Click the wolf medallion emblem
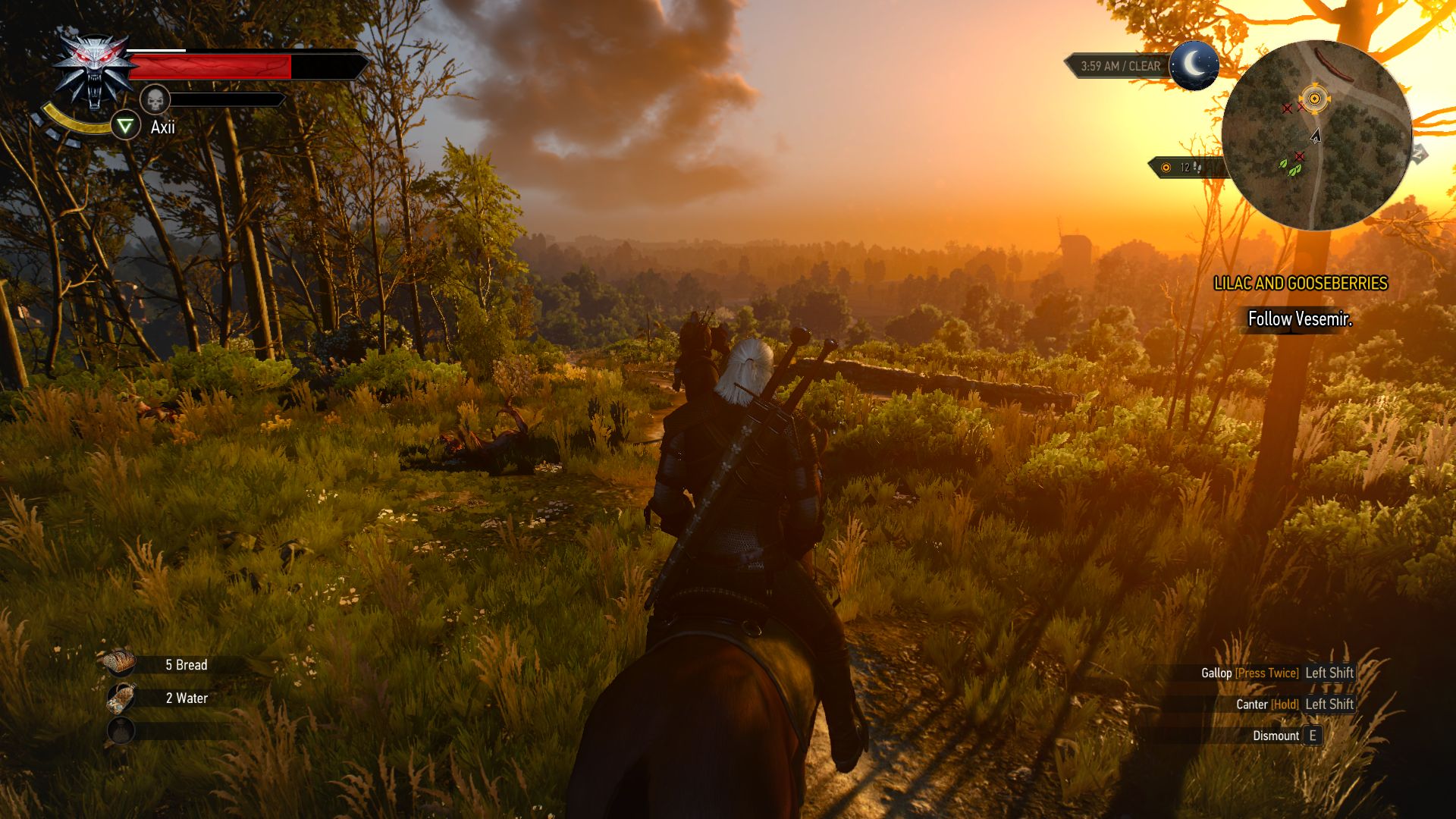This screenshot has height=819, width=1456. point(94,73)
